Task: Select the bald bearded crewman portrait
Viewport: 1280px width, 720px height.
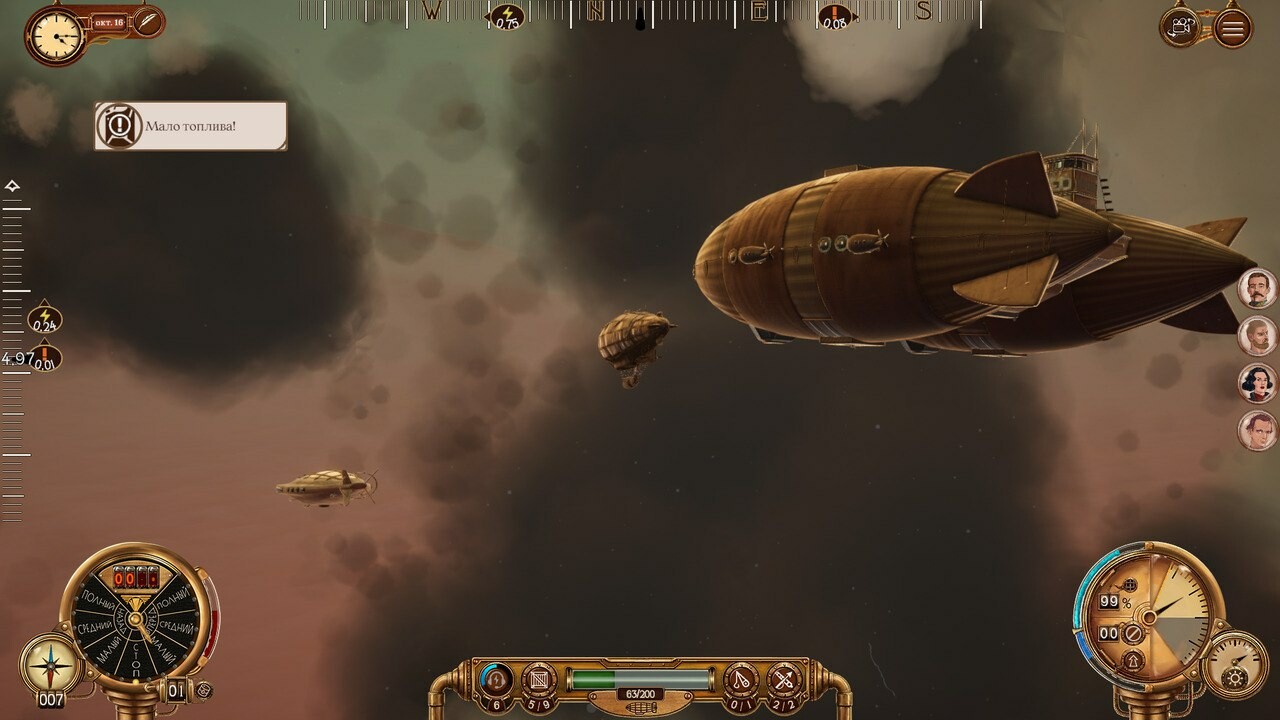Action: (x=1257, y=336)
